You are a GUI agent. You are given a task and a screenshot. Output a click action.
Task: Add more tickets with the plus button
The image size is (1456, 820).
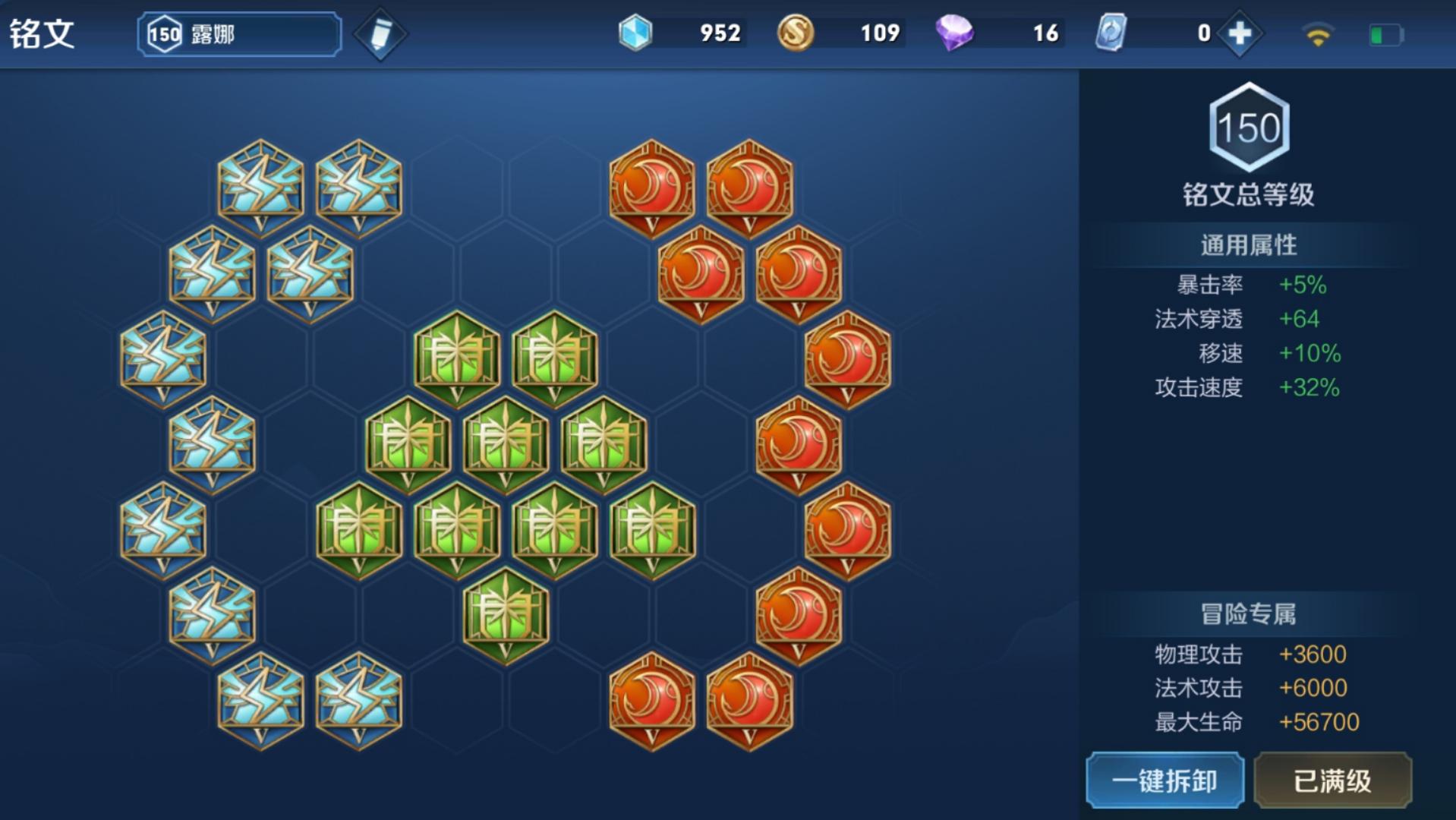point(1240,33)
